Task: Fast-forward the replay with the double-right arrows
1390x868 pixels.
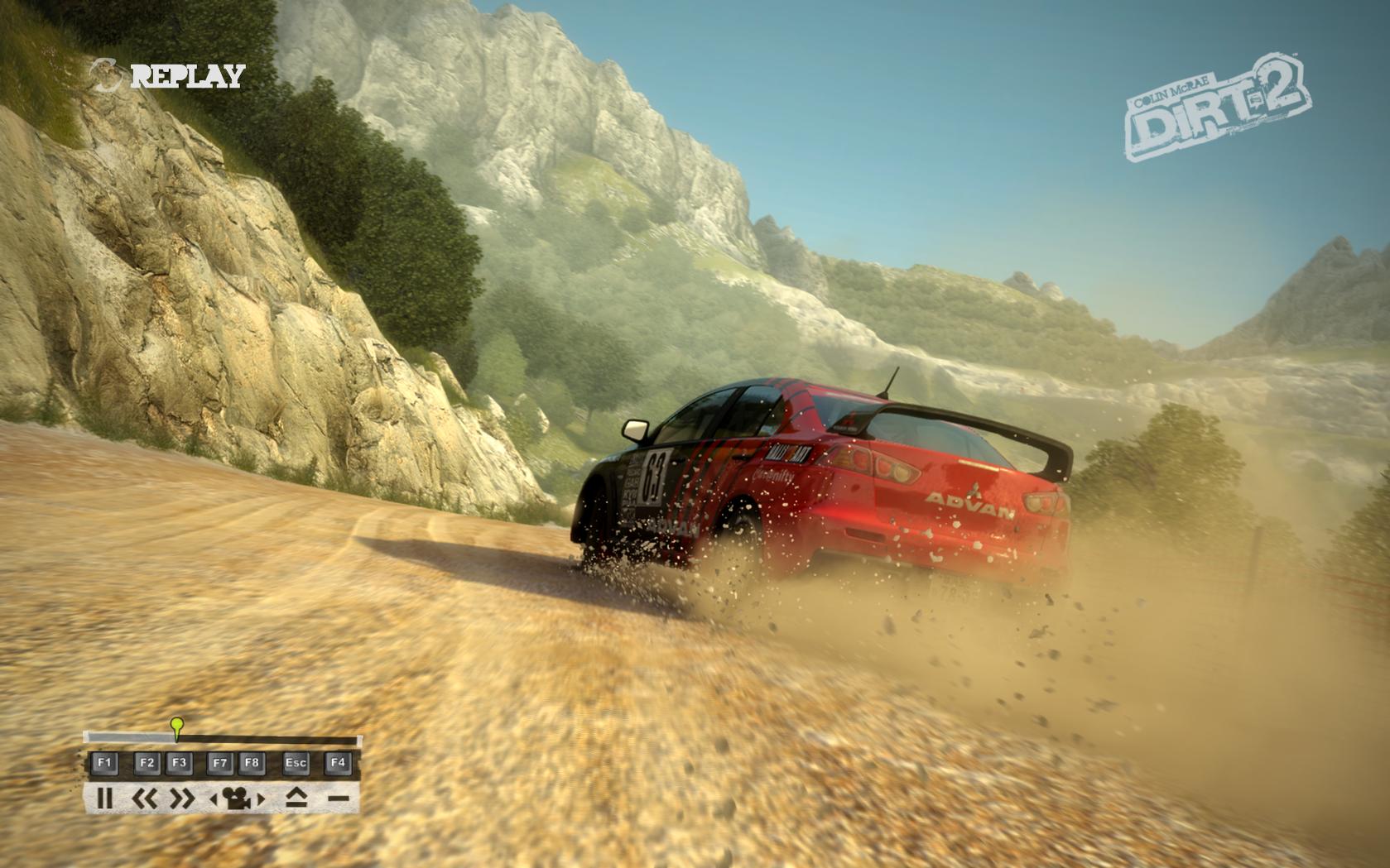Action: (x=182, y=798)
